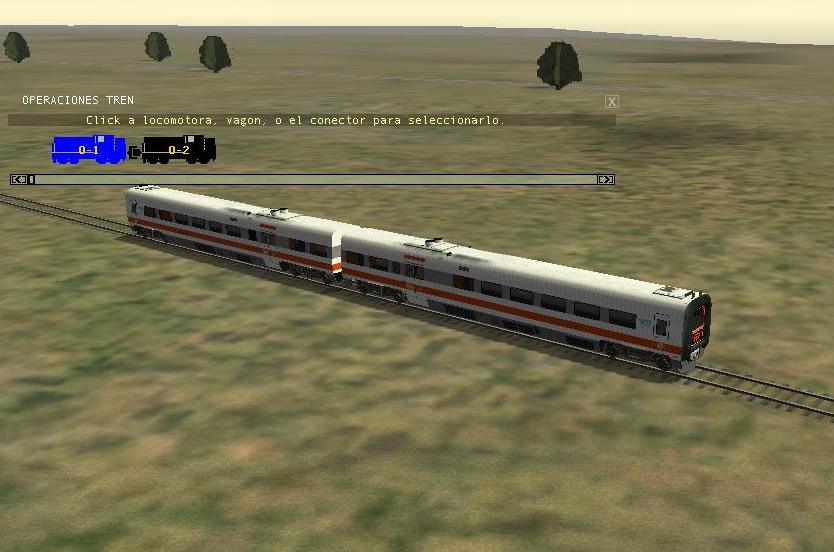The height and width of the screenshot is (552, 834).
Task: Select the blue locomotive 0-1
Action: point(88,150)
